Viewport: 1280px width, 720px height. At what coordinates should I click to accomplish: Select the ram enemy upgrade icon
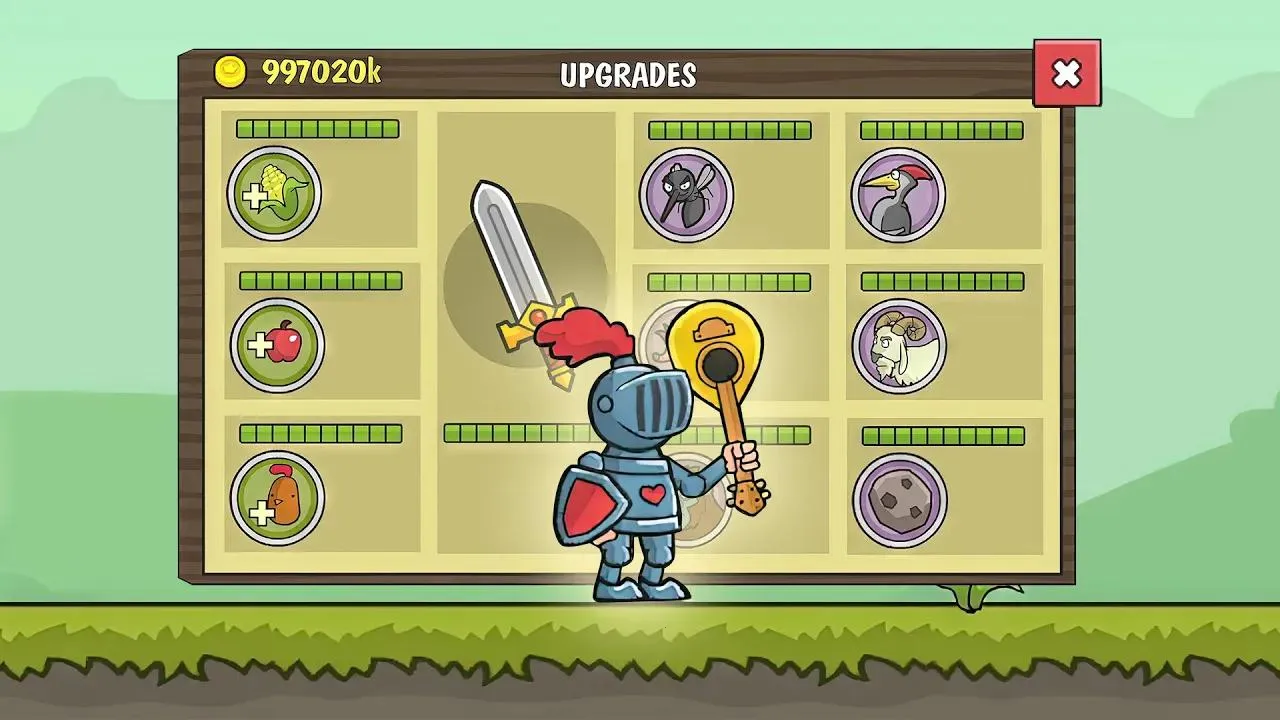point(896,345)
